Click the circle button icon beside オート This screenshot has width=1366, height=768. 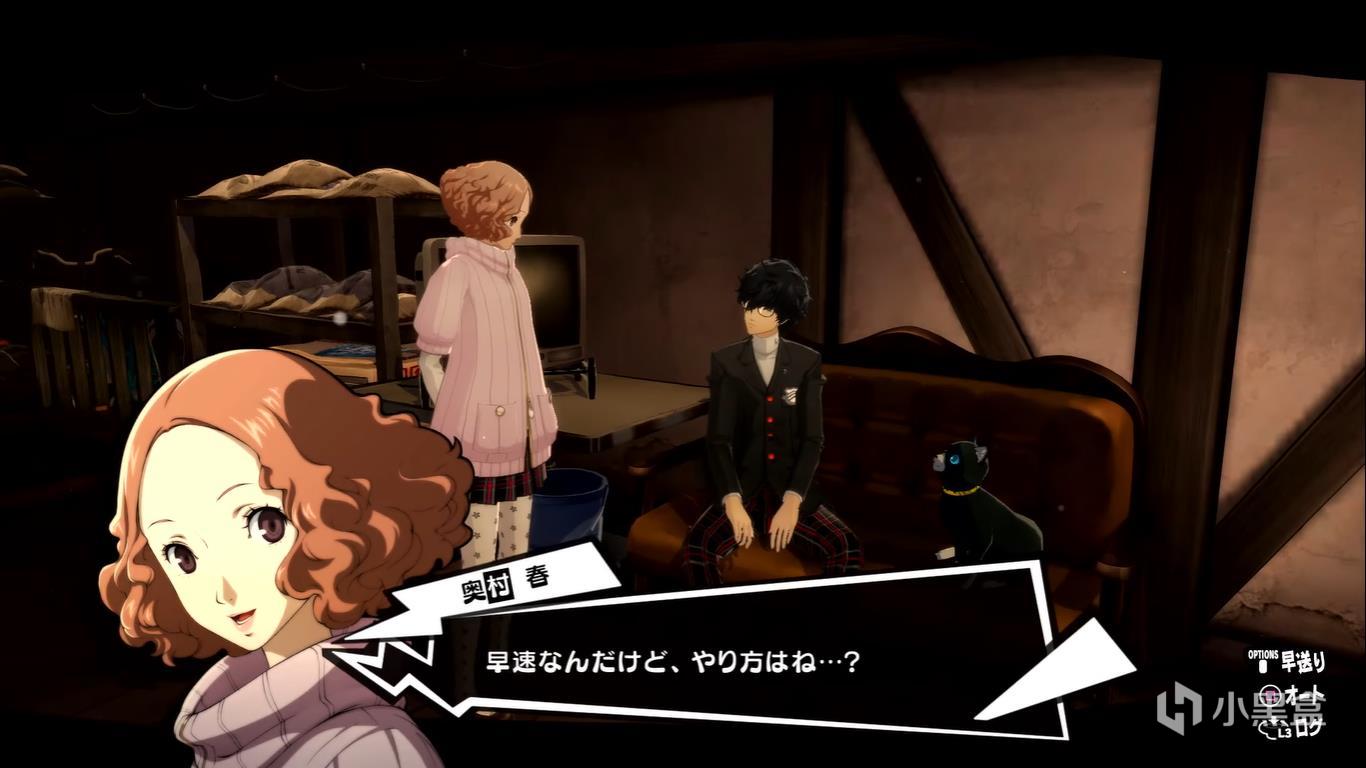[1272, 696]
